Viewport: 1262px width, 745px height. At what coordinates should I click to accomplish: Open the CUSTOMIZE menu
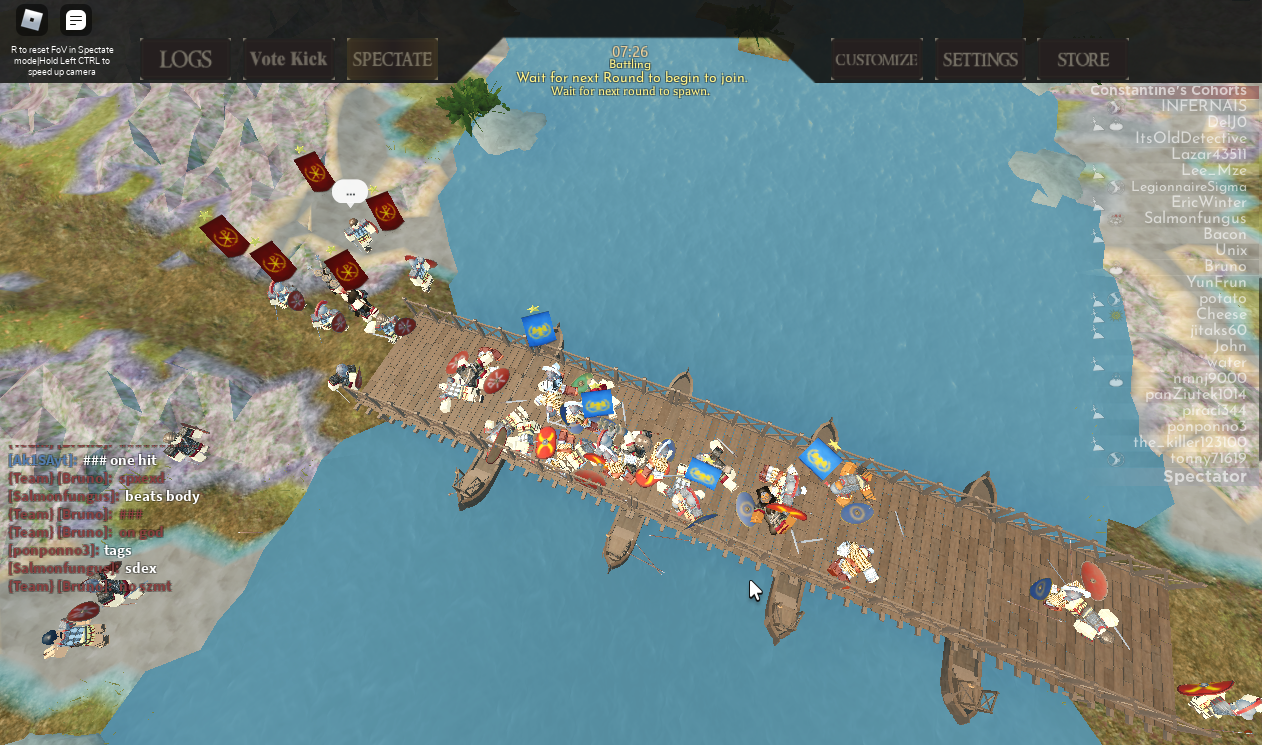(876, 59)
